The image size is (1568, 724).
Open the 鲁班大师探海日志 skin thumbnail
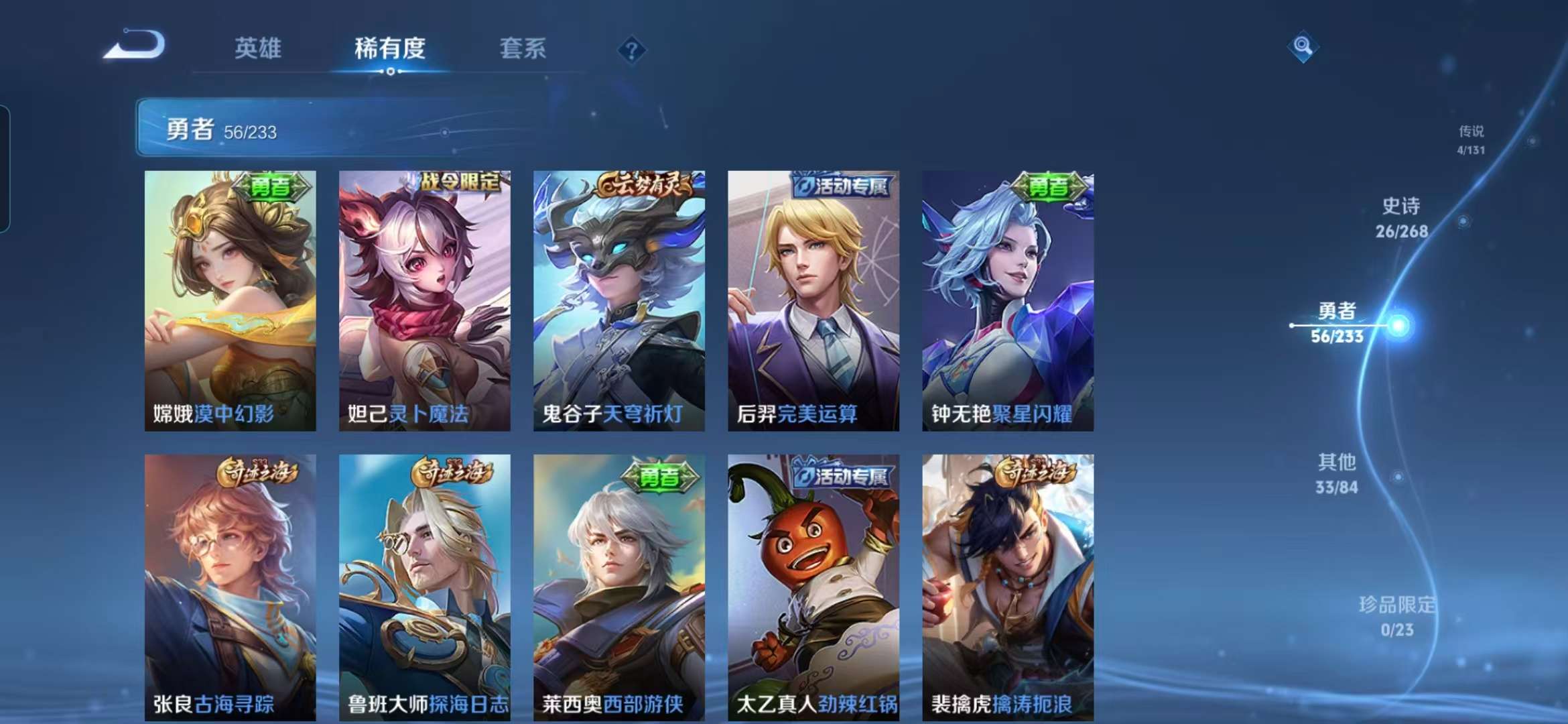422,577
